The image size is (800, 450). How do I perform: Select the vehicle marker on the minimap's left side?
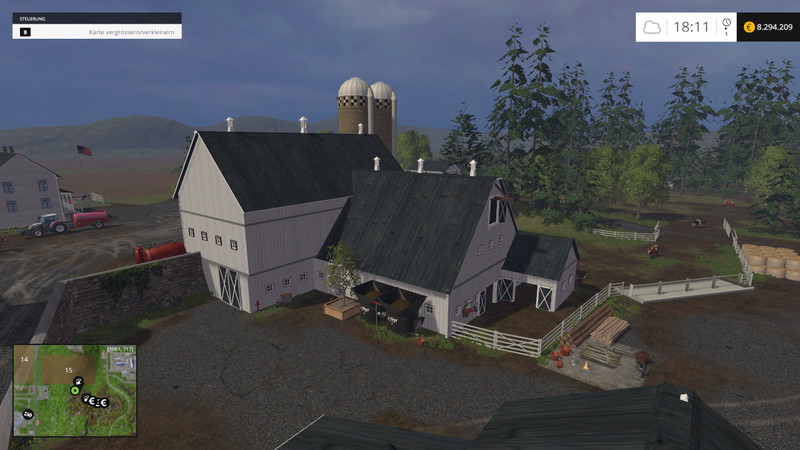click(x=28, y=413)
